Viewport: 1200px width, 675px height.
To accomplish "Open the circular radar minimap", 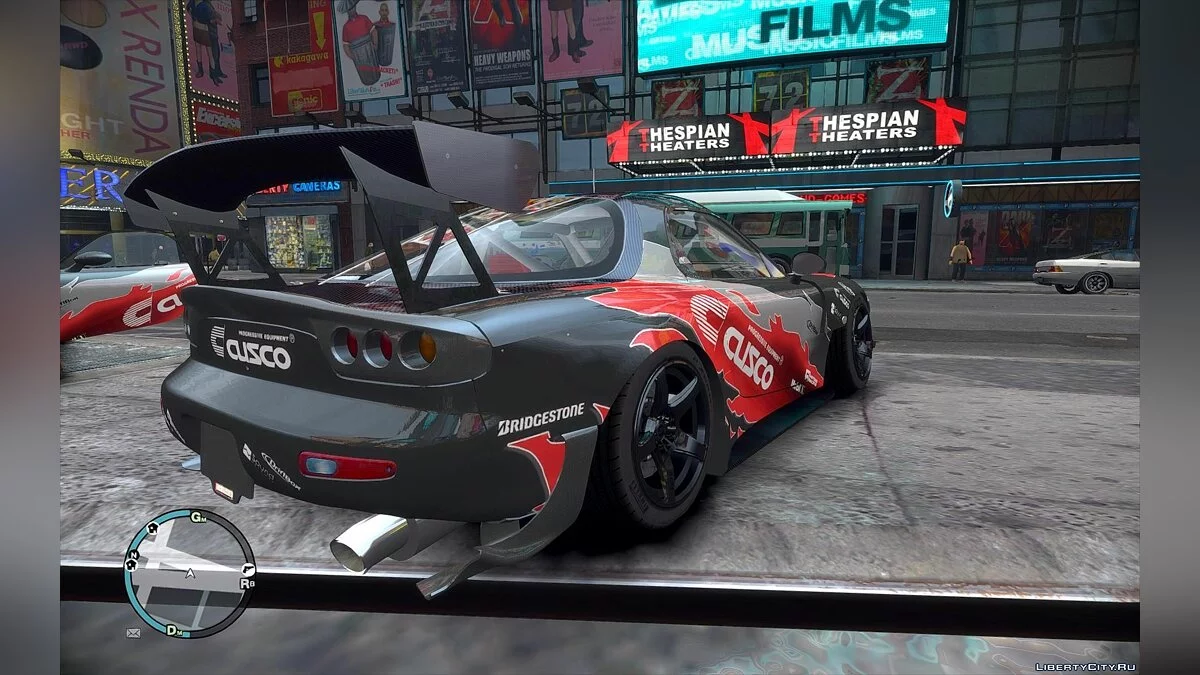I will click(x=189, y=573).
